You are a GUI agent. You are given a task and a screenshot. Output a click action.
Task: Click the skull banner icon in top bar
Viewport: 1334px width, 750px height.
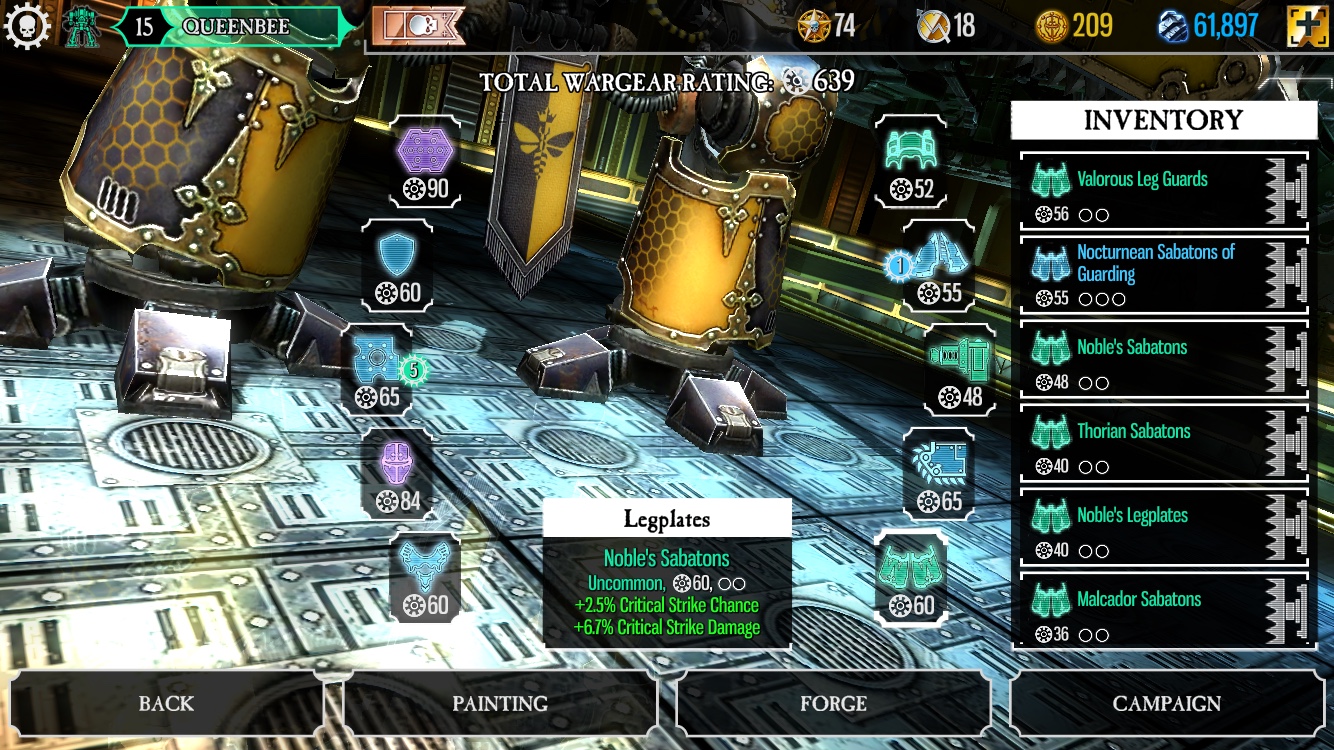418,26
